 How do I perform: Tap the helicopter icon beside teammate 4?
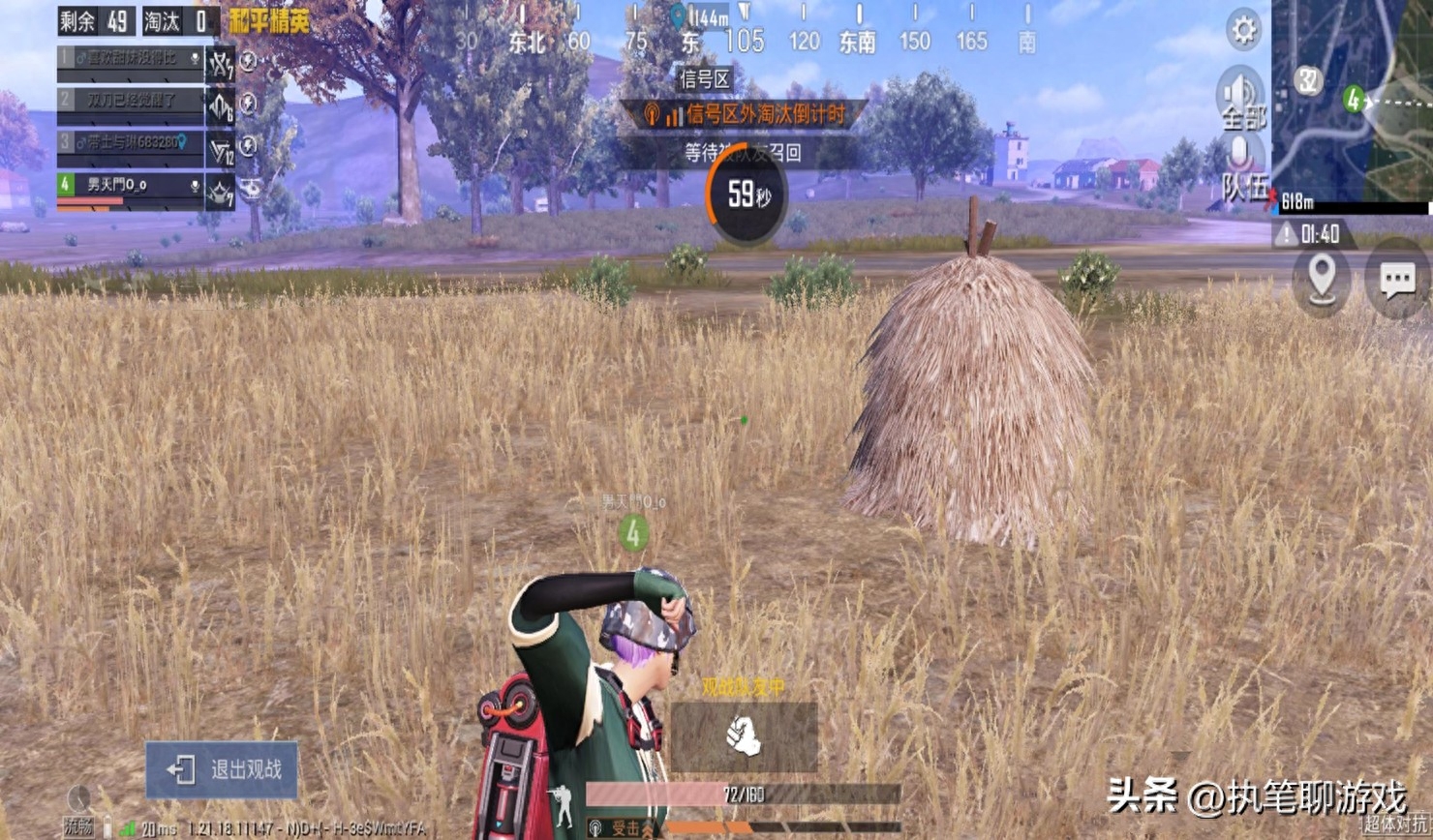tap(250, 189)
